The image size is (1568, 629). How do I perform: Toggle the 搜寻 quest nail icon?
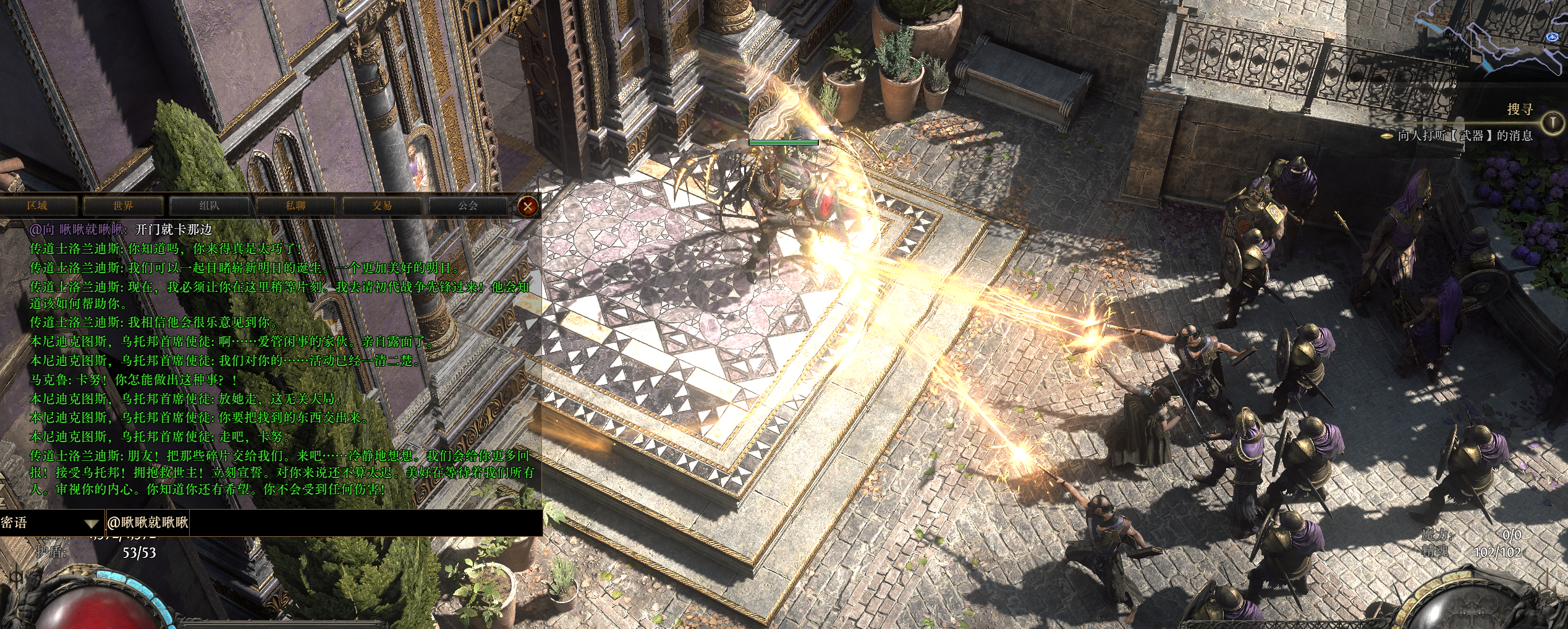1552,122
